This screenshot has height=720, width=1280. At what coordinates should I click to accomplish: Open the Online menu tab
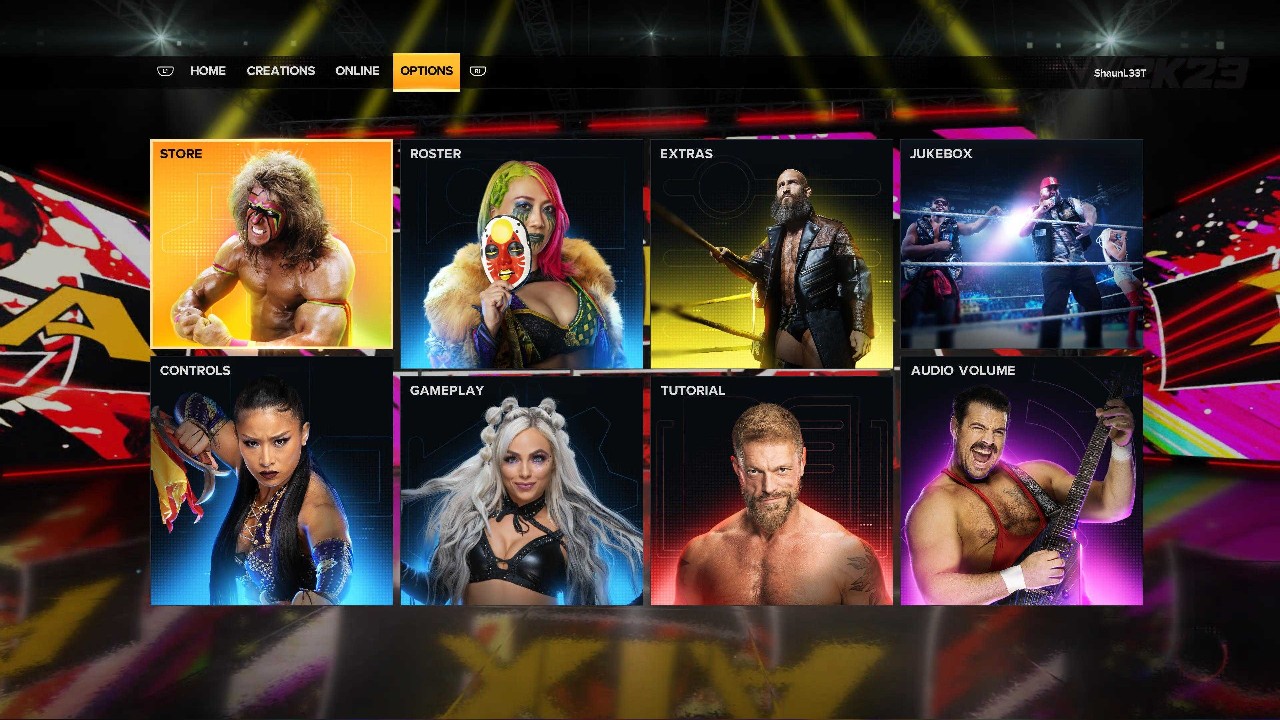357,70
